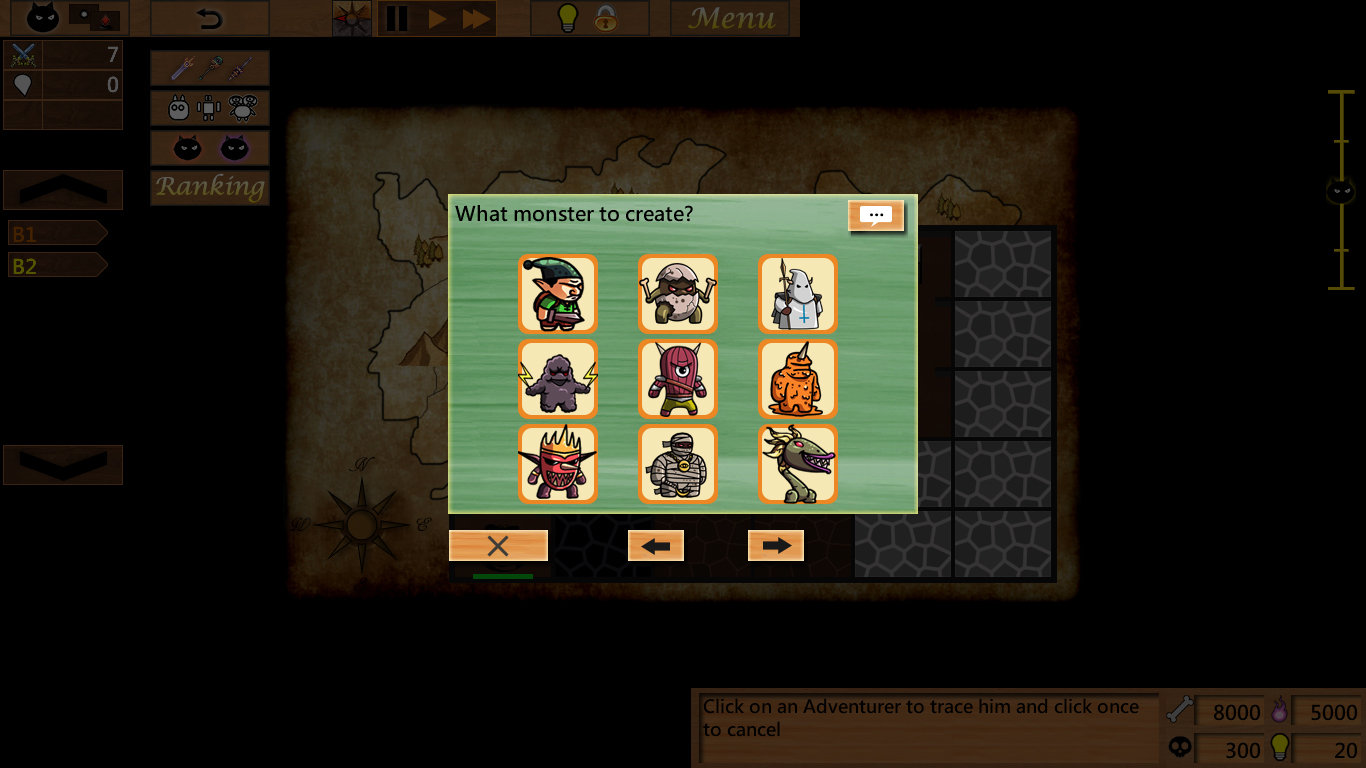Open the Ranking panel
The height and width of the screenshot is (768, 1366).
pyautogui.click(x=209, y=187)
